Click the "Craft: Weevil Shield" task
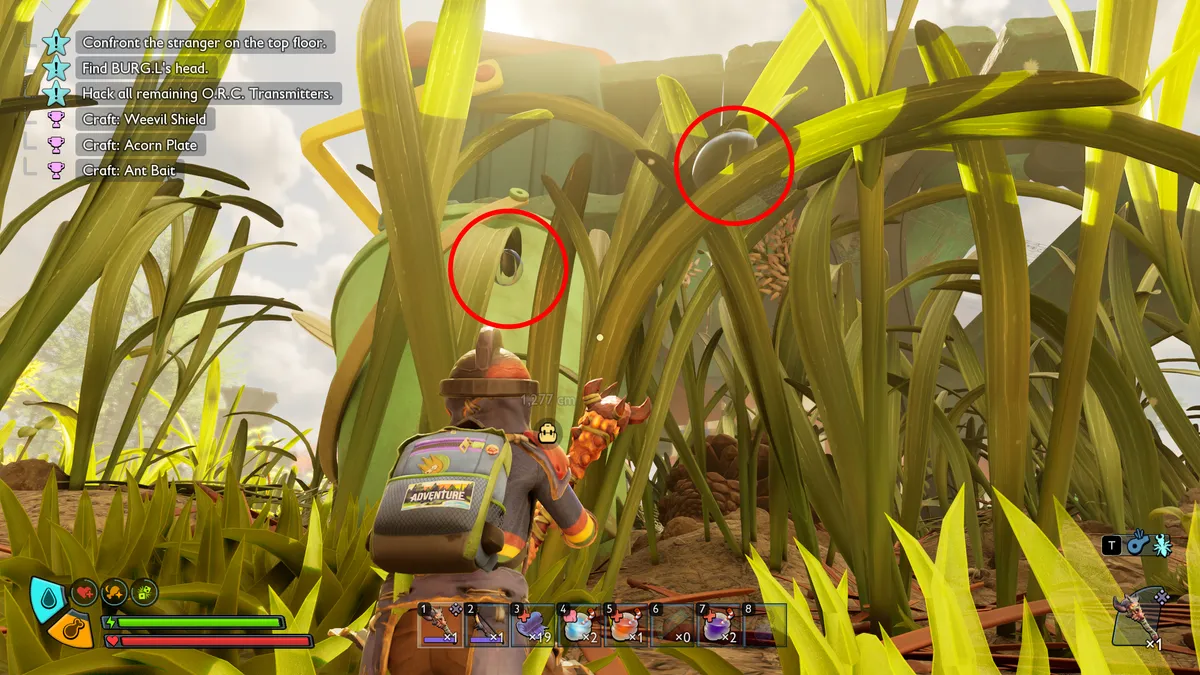The height and width of the screenshot is (675, 1200). [144, 120]
